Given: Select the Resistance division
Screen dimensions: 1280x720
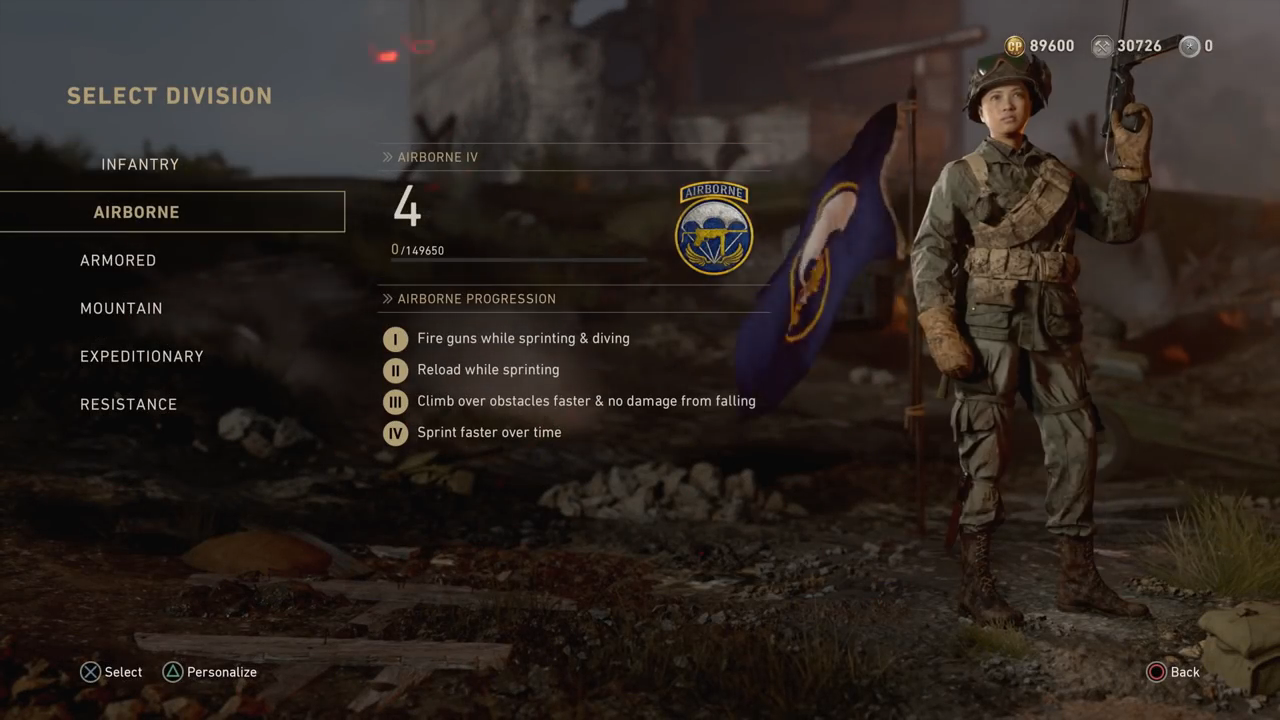Looking at the screenshot, I should click(129, 404).
